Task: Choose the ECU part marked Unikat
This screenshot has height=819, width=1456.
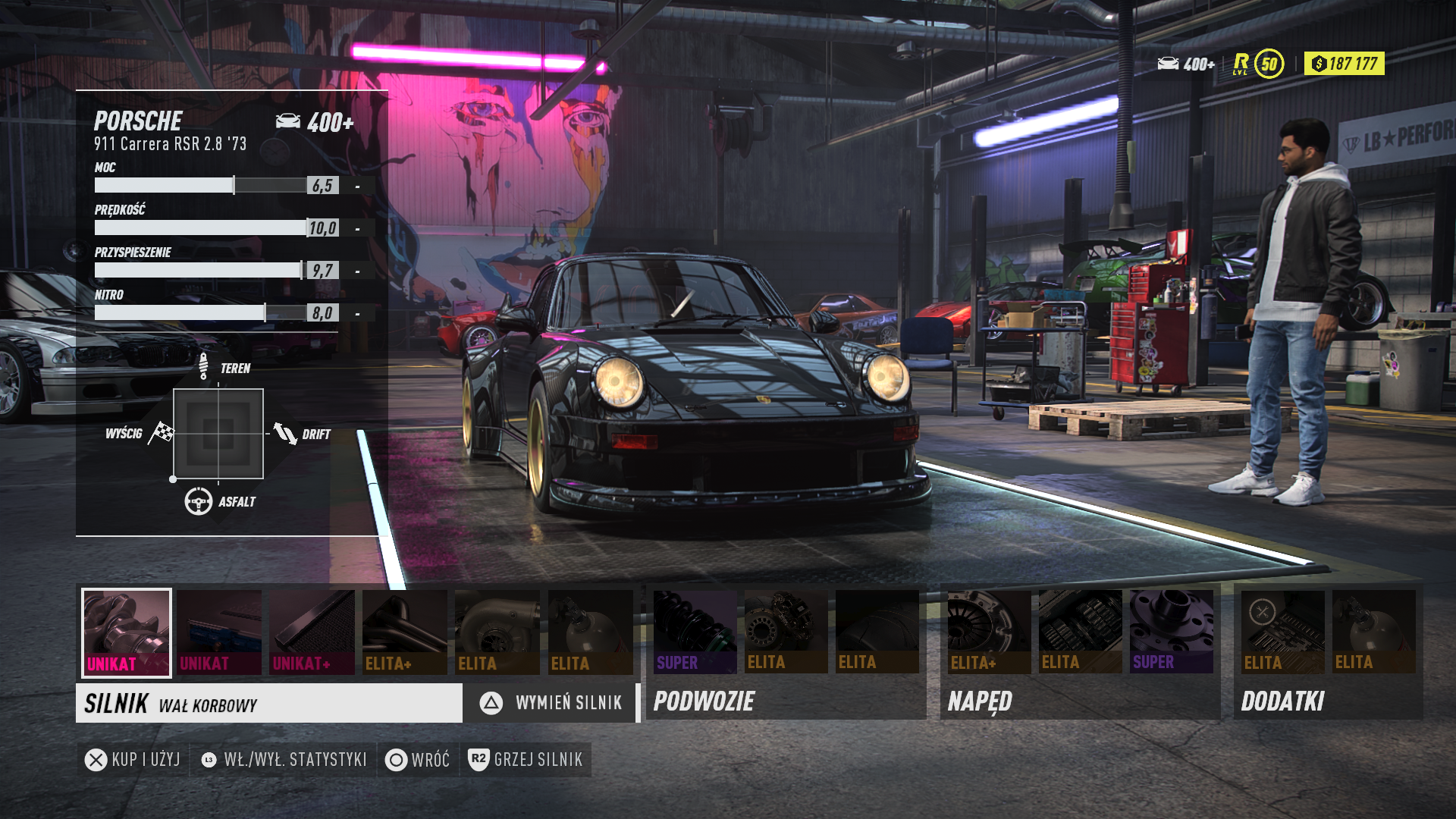Action: pos(219,632)
